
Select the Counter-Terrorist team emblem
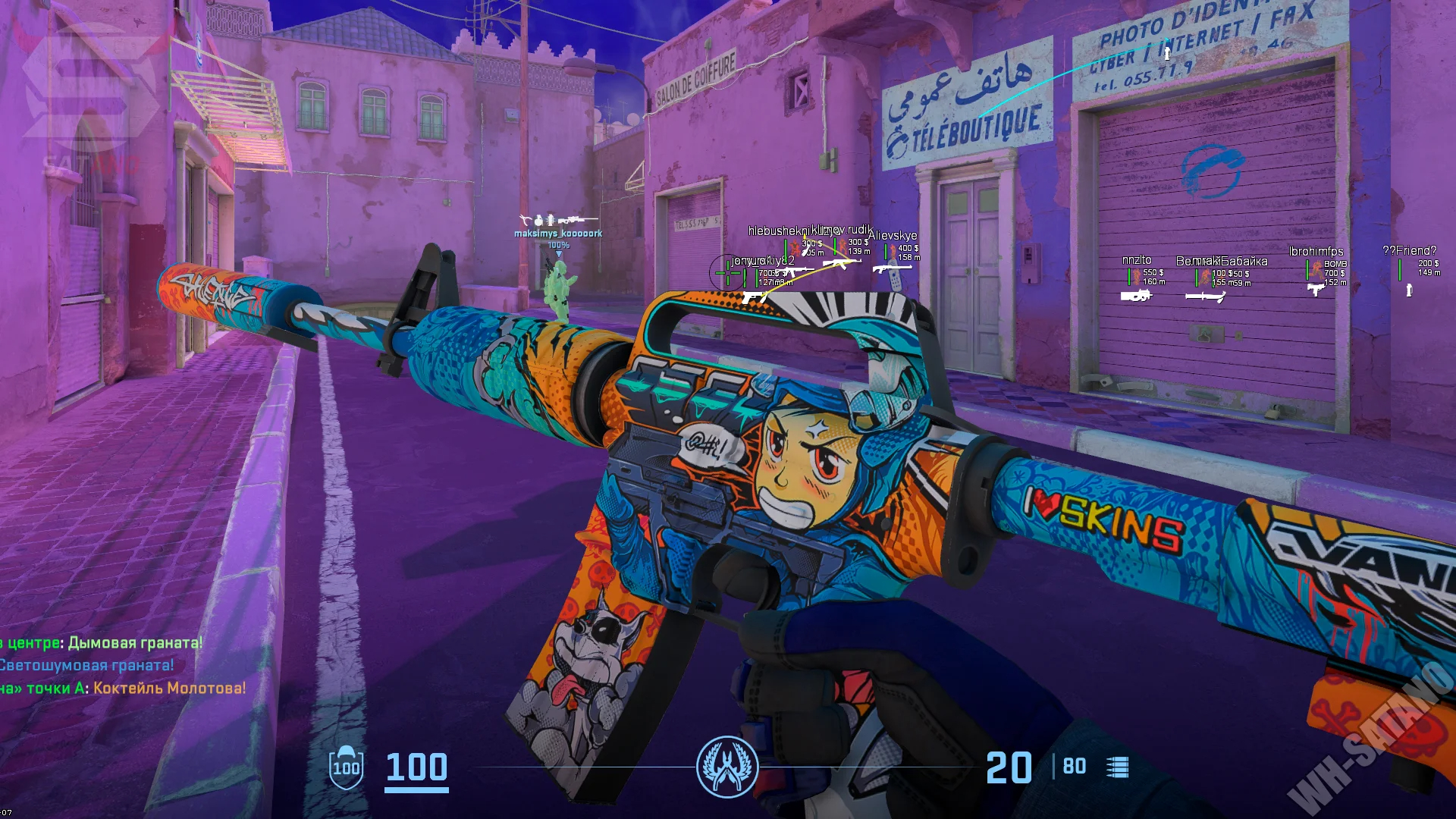point(726,767)
